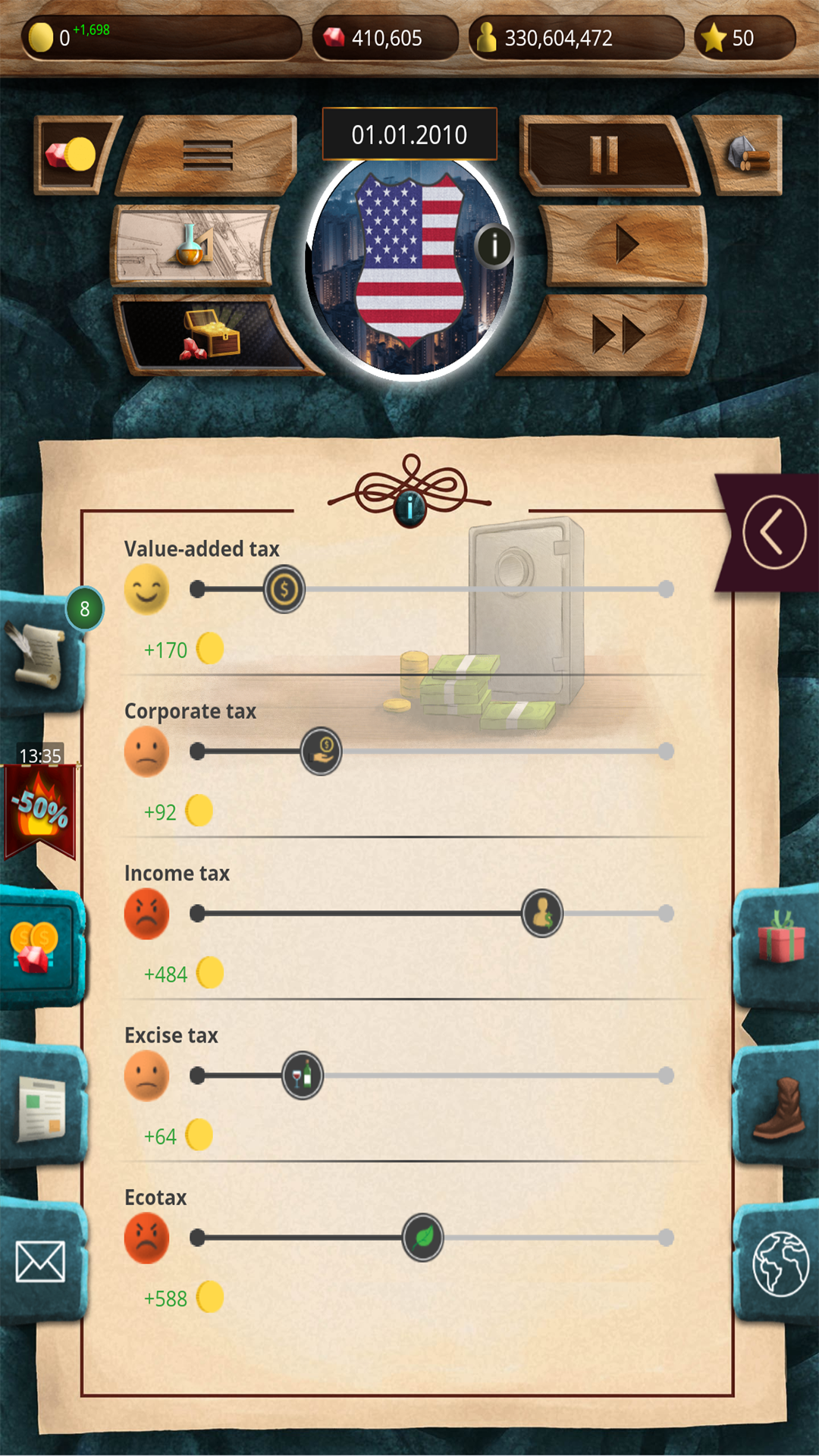This screenshot has height=1456, width=819.
Task: Open the world globe map
Action: pyautogui.click(x=780, y=1263)
